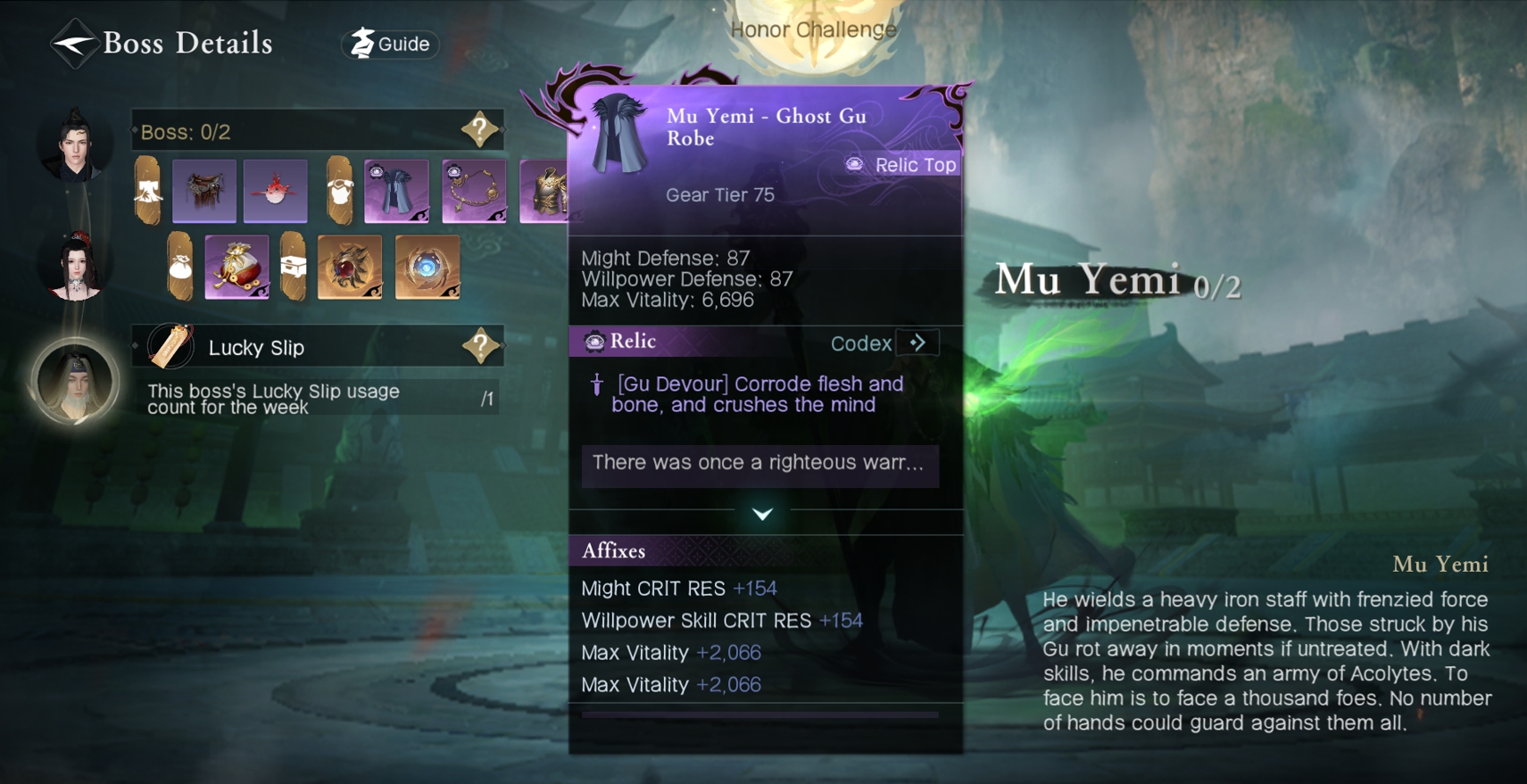Click the truncated righteous warrior lore text
The width and height of the screenshot is (1527, 784).
(759, 463)
